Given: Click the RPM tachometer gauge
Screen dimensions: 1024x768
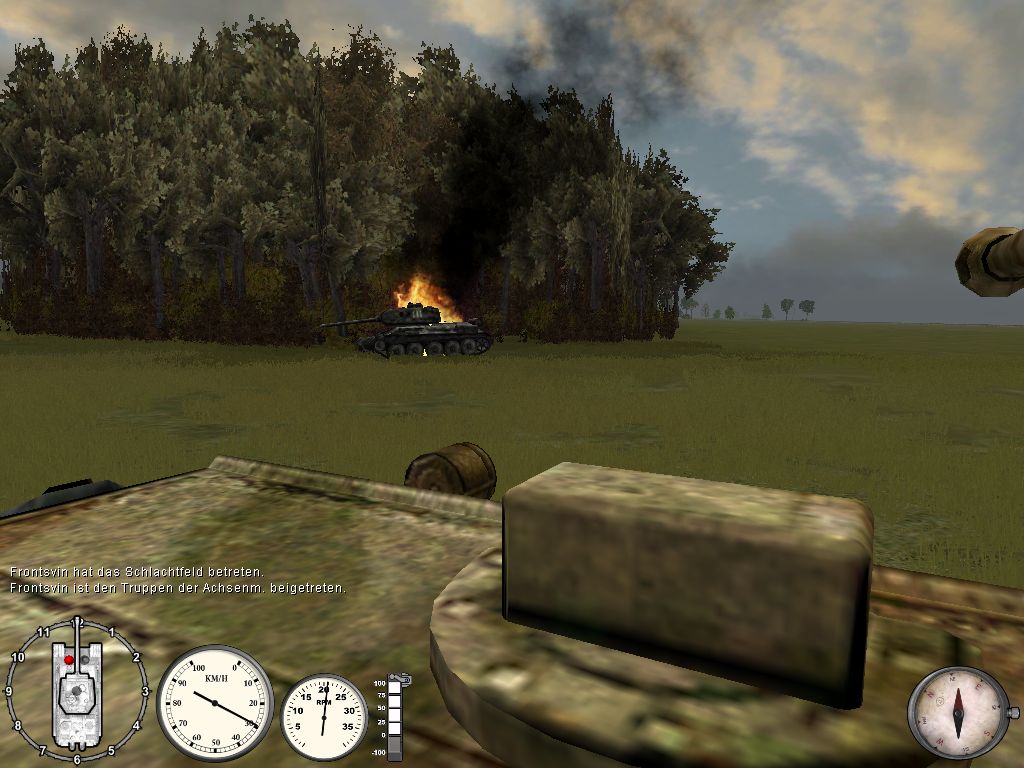Looking at the screenshot, I should pyautogui.click(x=324, y=716).
